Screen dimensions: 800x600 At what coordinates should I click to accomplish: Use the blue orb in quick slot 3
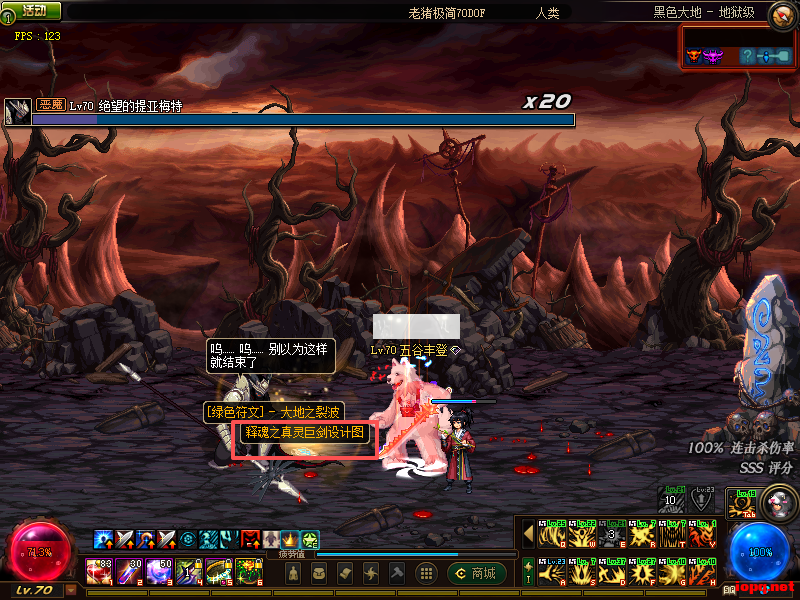point(159,572)
